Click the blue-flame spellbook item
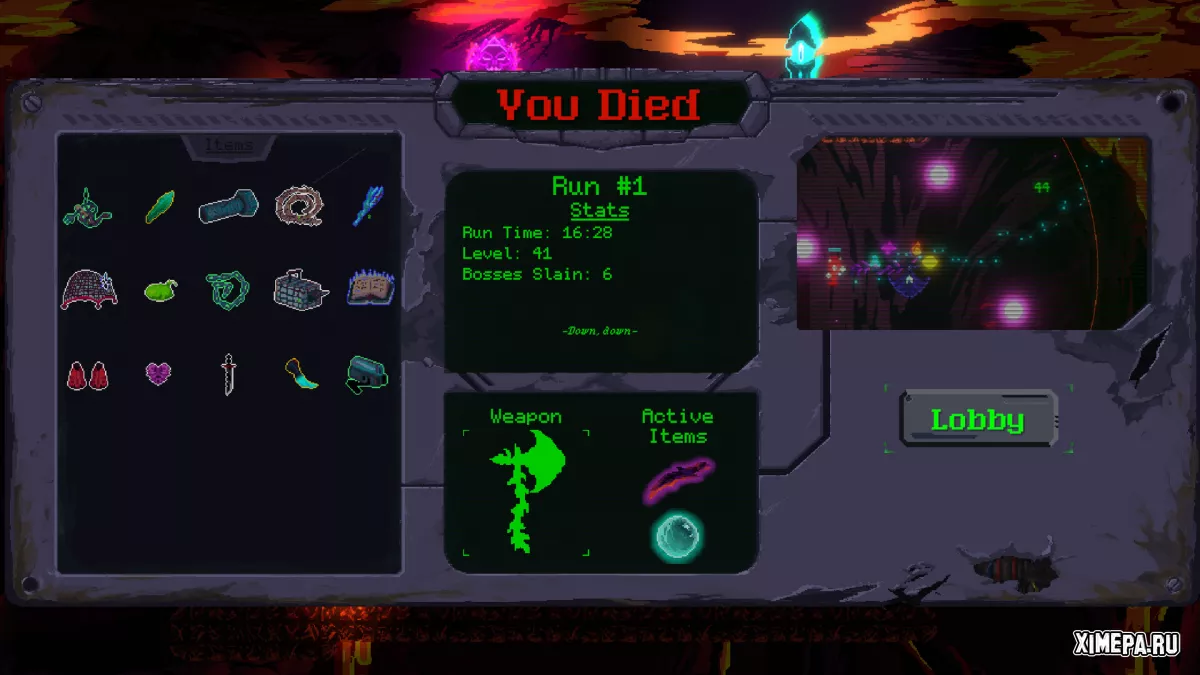The image size is (1200, 675). tap(370, 289)
